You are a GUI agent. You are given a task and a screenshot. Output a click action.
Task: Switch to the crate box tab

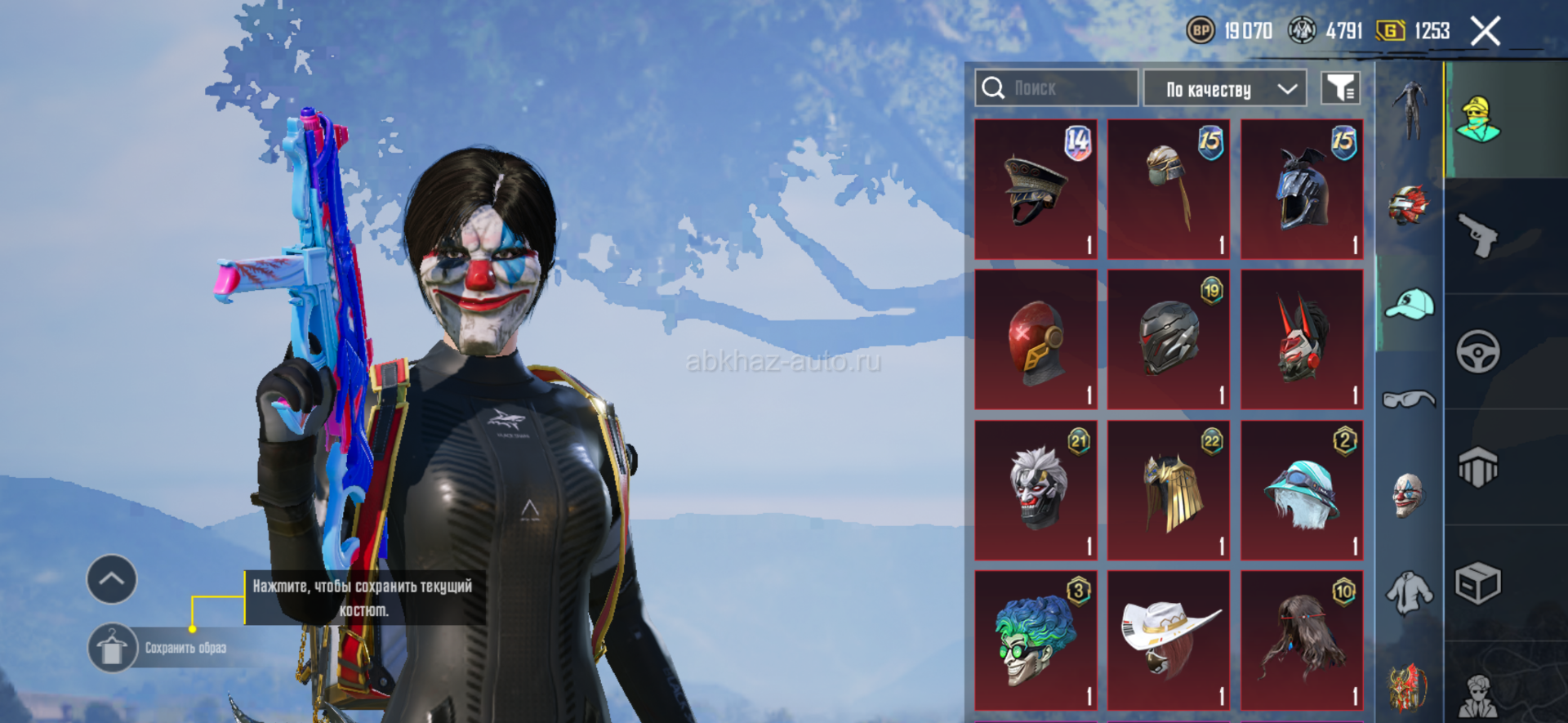1478,583
